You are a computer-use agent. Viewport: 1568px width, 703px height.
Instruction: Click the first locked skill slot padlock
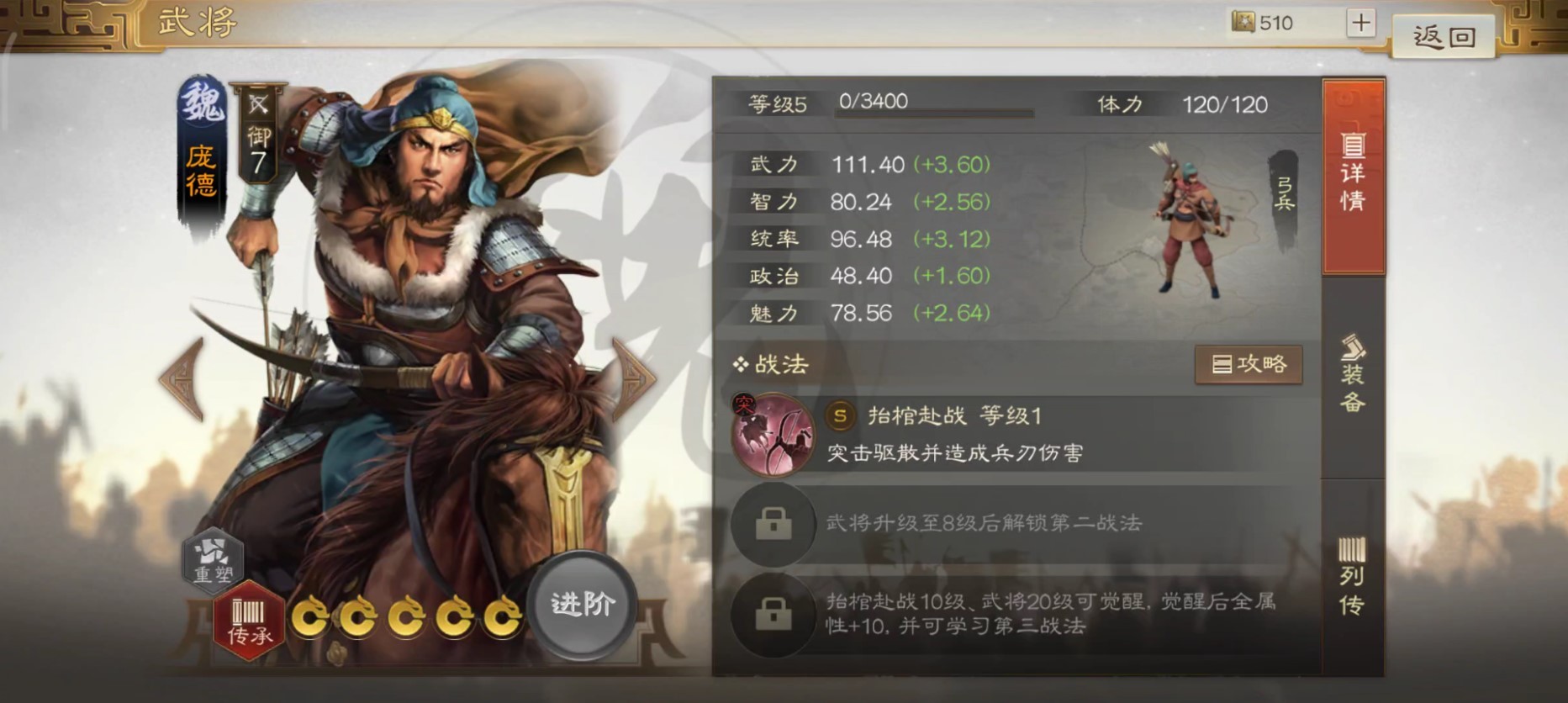click(773, 525)
